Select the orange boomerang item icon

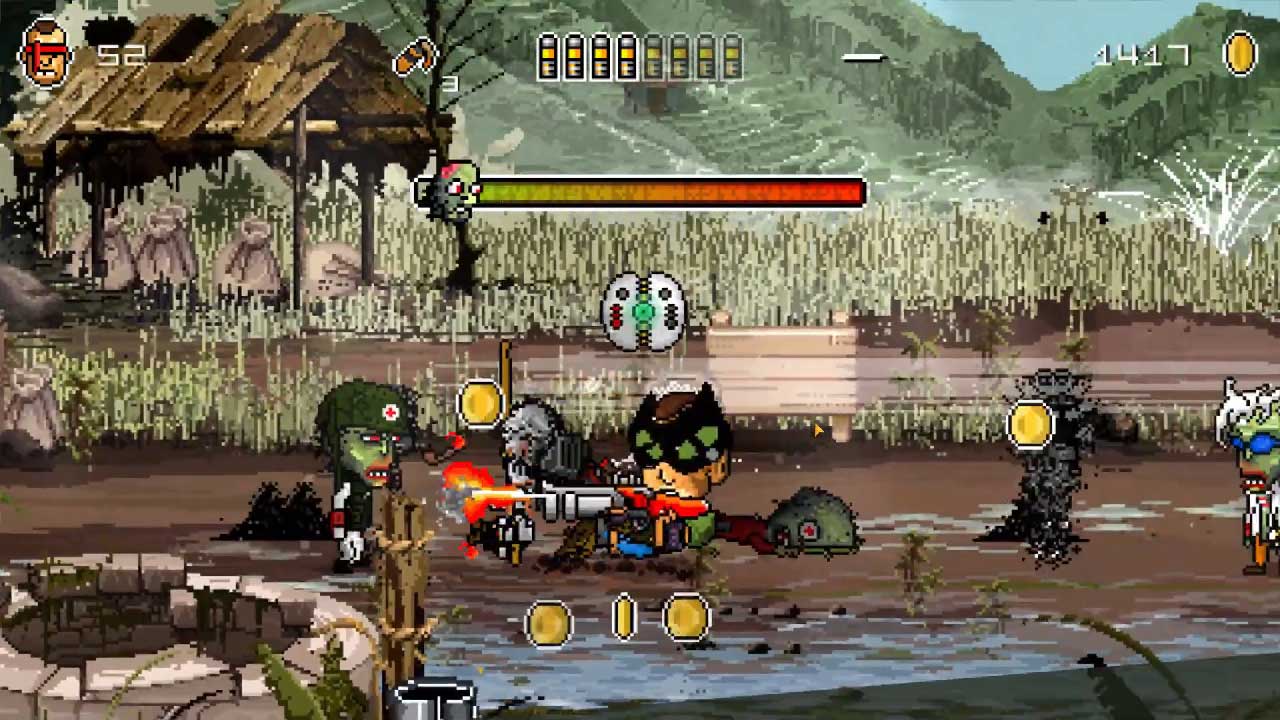coord(415,56)
